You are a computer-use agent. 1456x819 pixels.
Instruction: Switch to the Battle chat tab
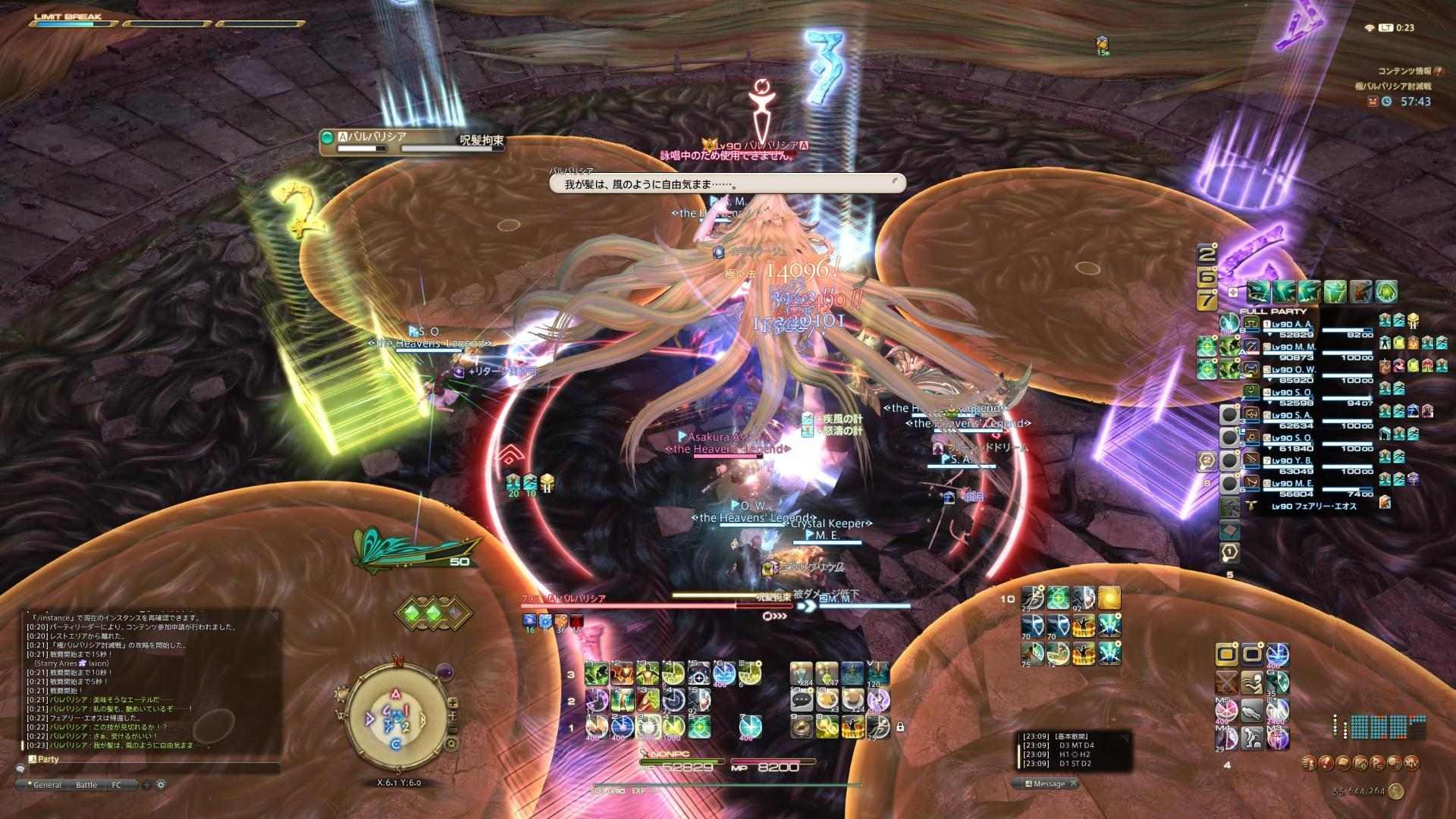coord(86,785)
